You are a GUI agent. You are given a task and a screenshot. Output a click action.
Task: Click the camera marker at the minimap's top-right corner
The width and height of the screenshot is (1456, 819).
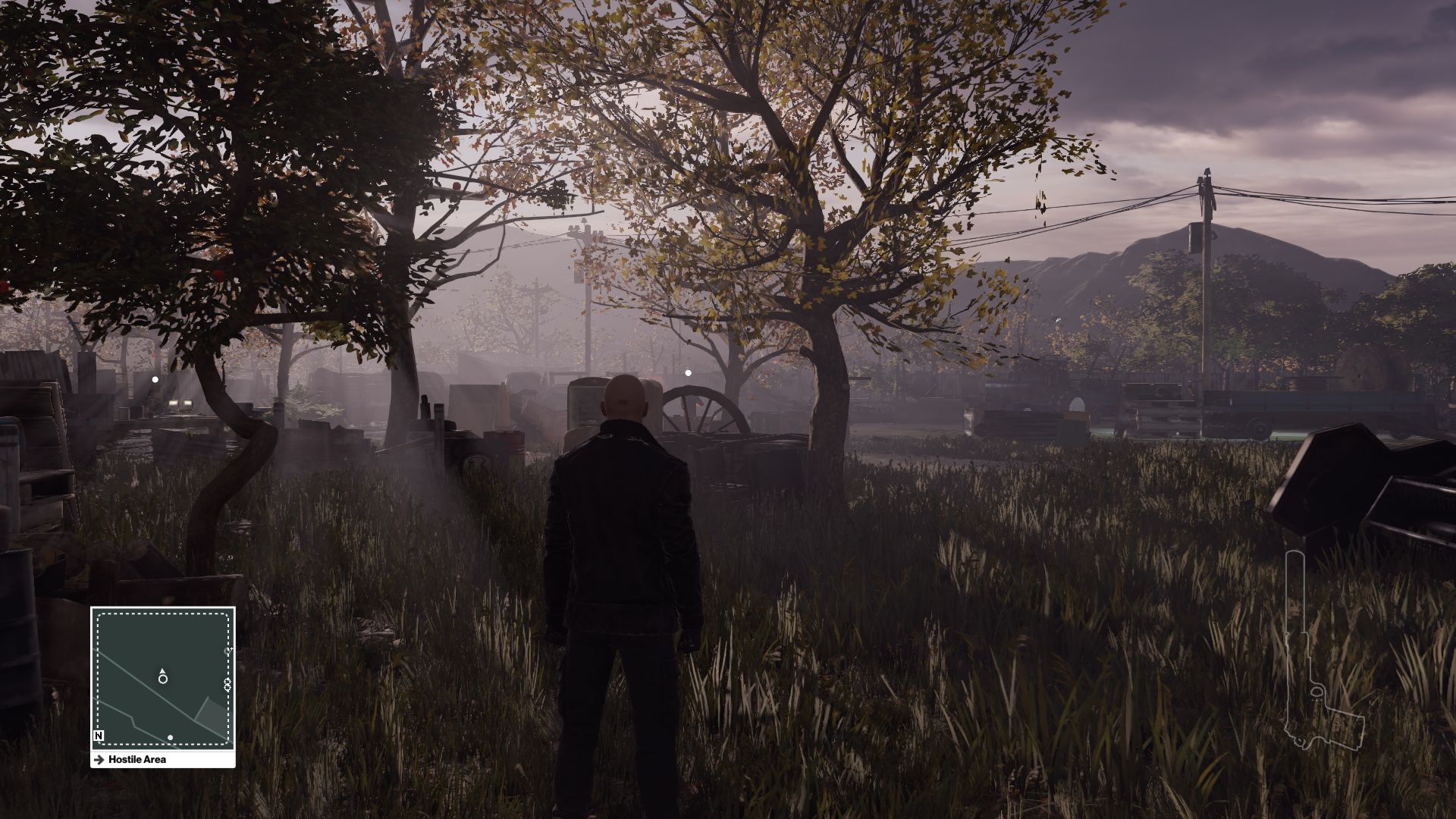(227, 651)
